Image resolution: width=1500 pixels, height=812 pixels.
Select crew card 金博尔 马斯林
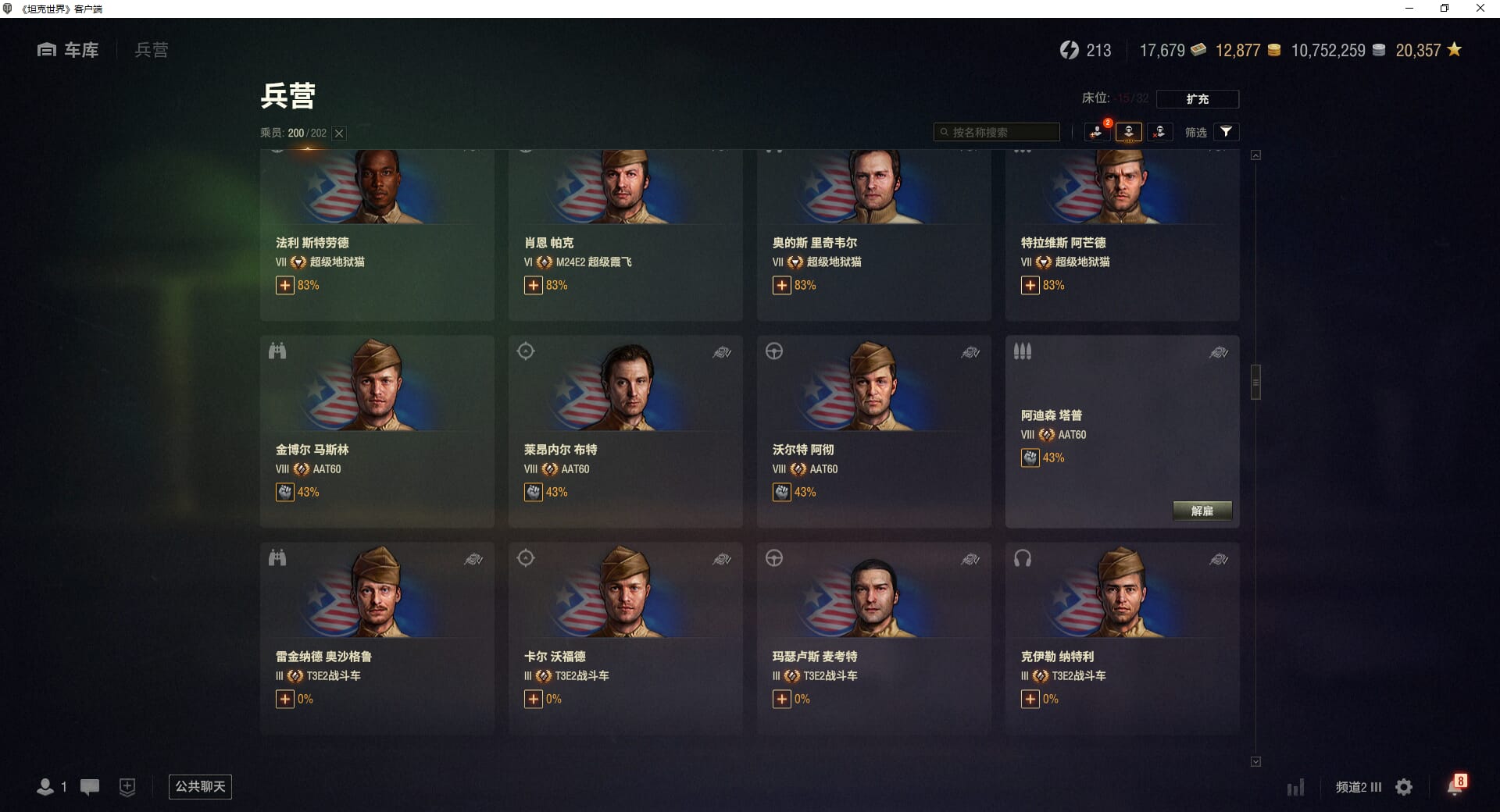[x=377, y=431]
